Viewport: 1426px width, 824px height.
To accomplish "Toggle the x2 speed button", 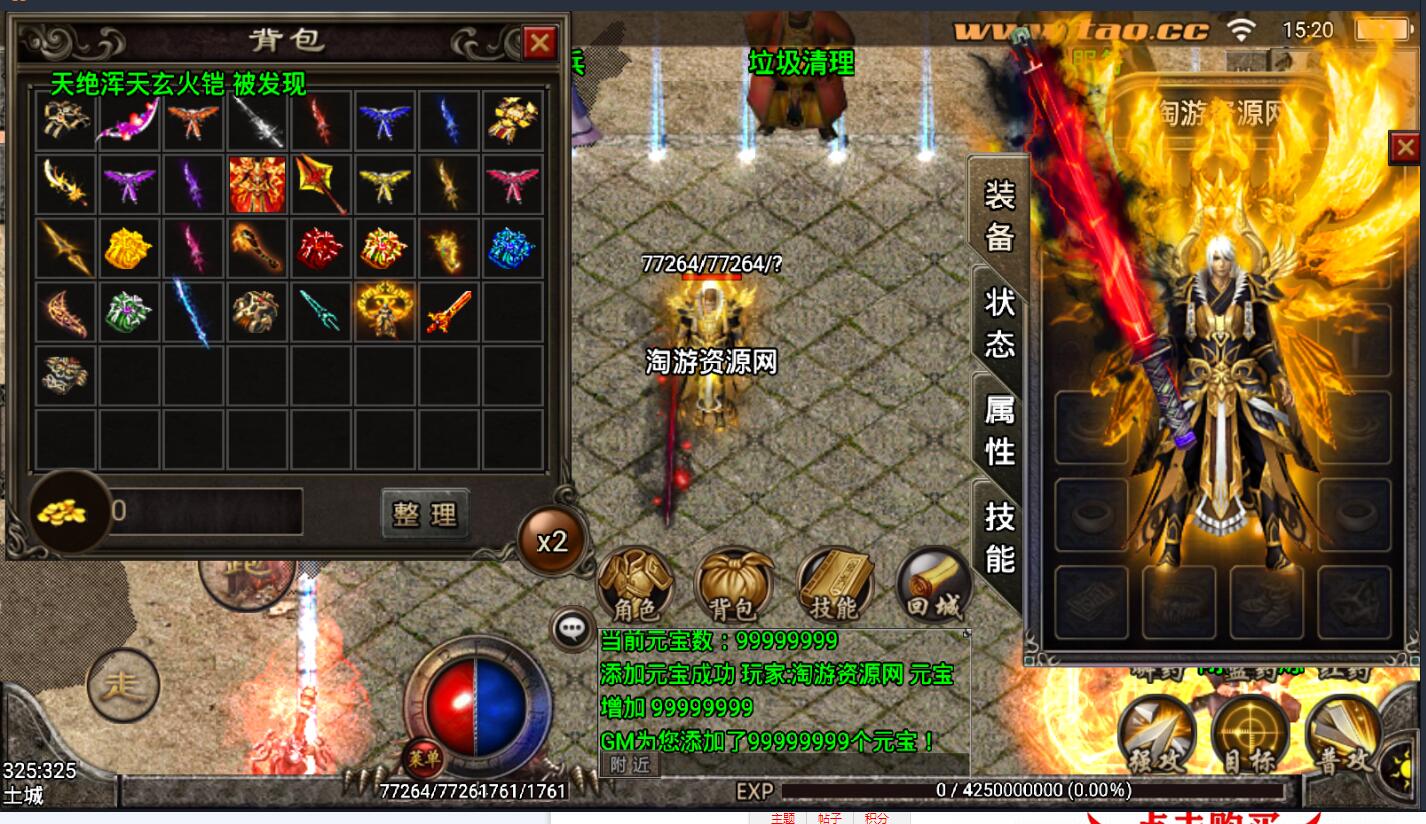I will pyautogui.click(x=551, y=541).
